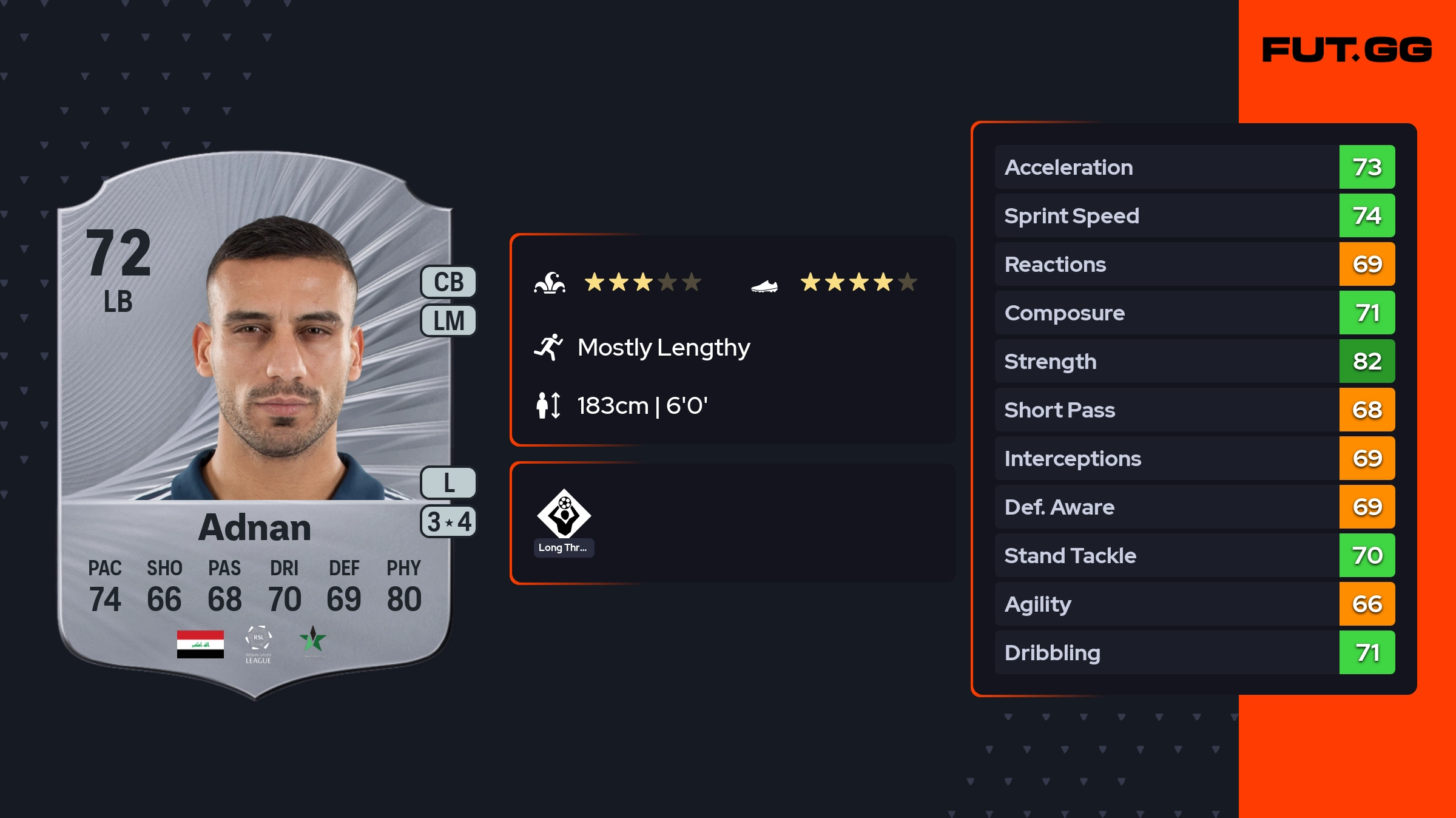
Task: Choose the LM alternate position badge
Action: (x=448, y=320)
